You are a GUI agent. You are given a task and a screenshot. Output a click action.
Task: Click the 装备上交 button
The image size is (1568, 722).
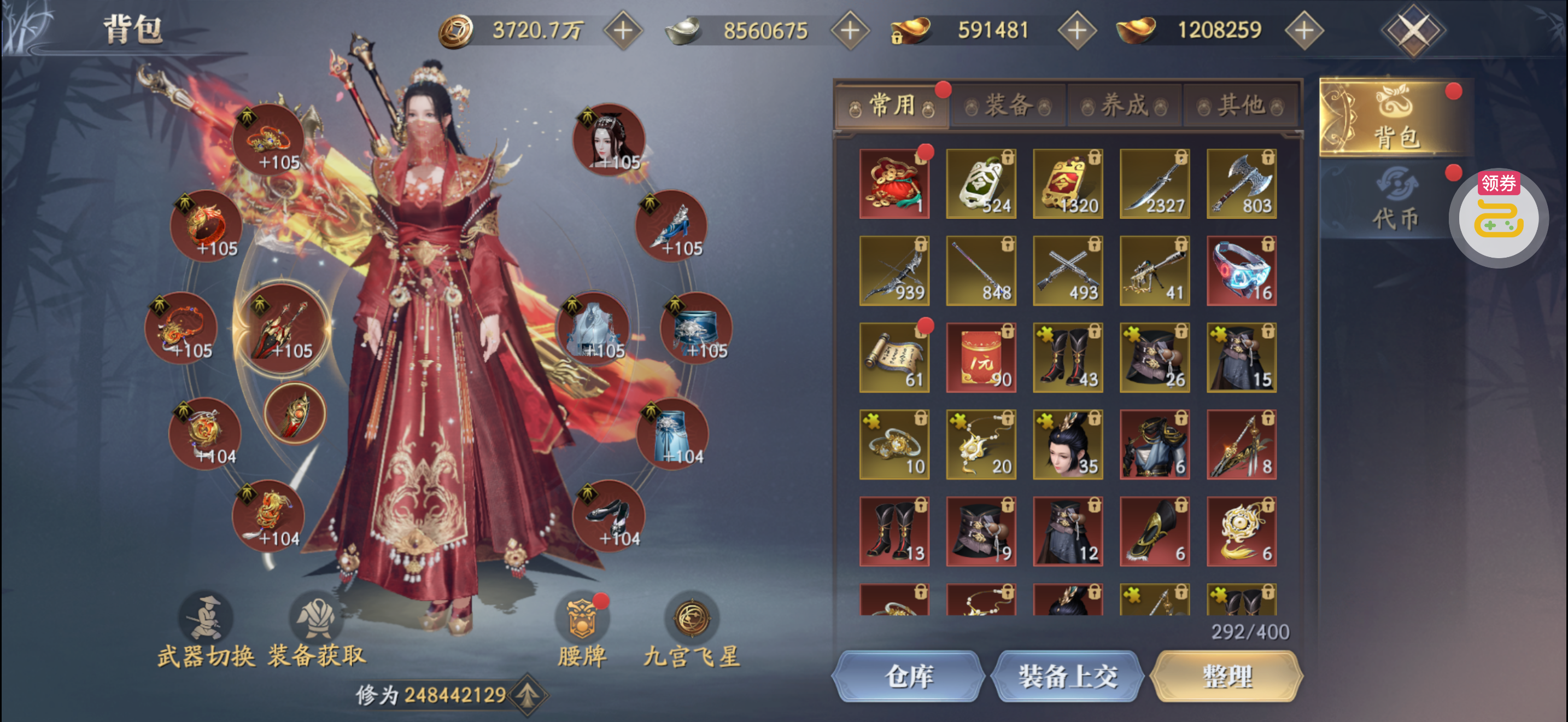[x=1068, y=677]
